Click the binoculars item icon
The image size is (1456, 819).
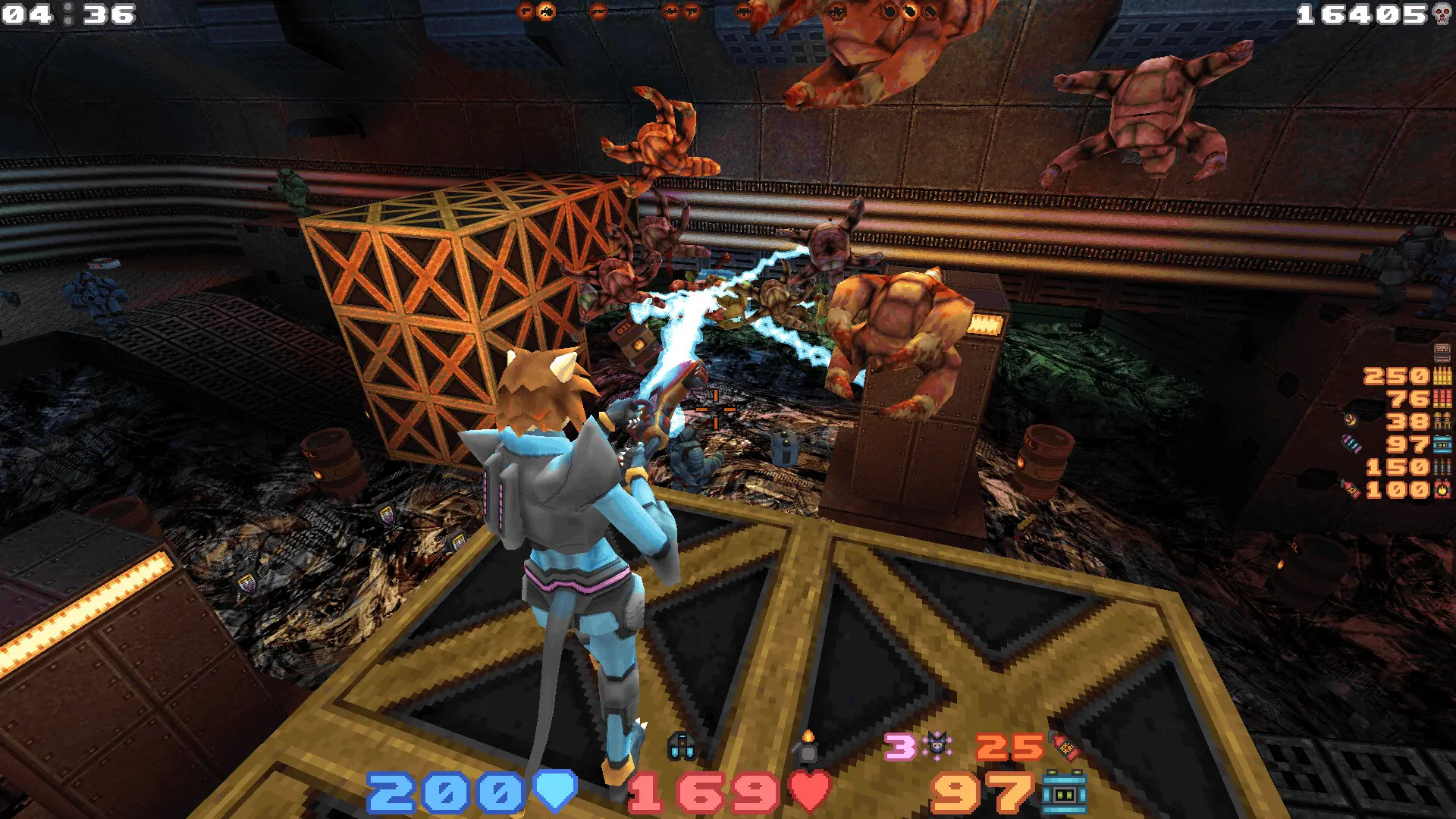click(x=681, y=747)
